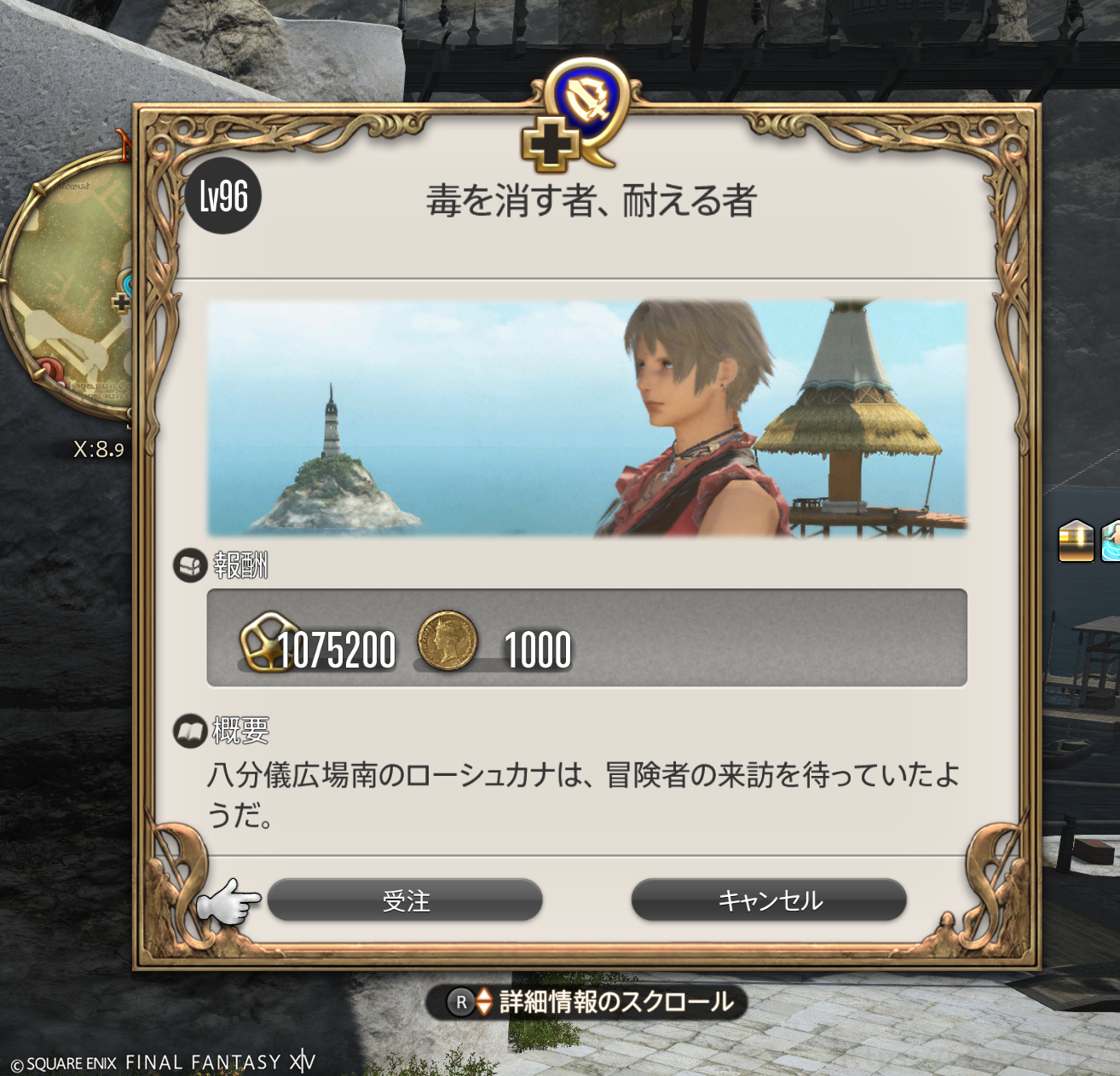
Task: Accept the quest with 受注 button
Action: click(405, 900)
